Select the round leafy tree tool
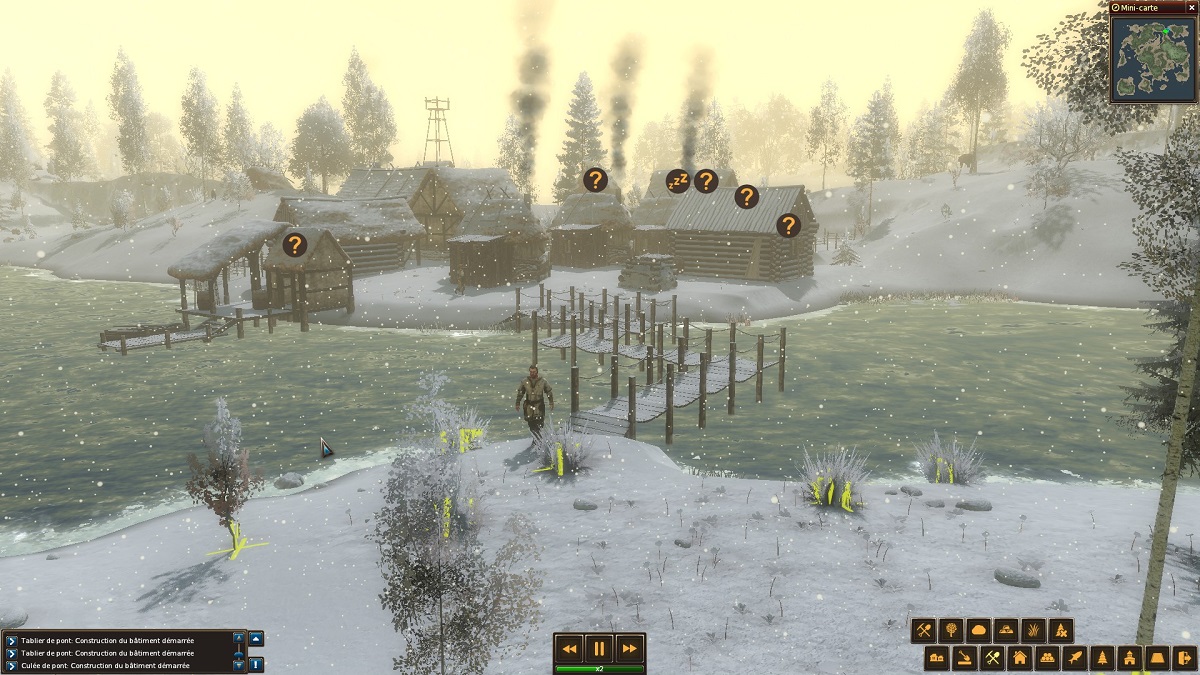The height and width of the screenshot is (675, 1200). click(x=951, y=631)
